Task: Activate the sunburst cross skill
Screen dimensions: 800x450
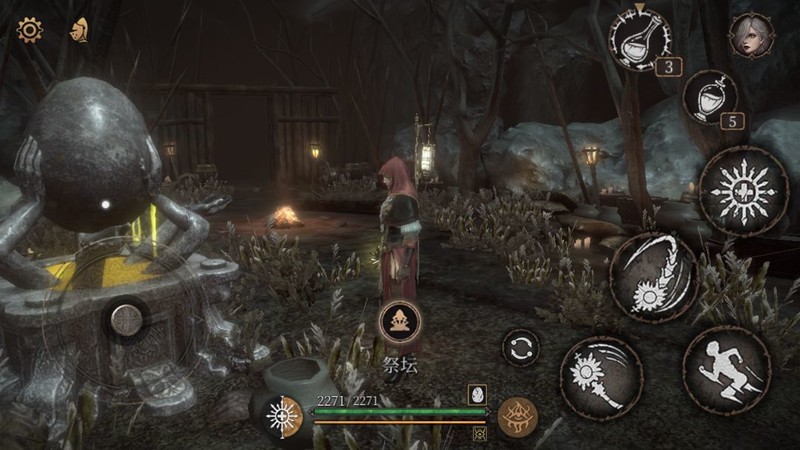Action: (x=744, y=191)
